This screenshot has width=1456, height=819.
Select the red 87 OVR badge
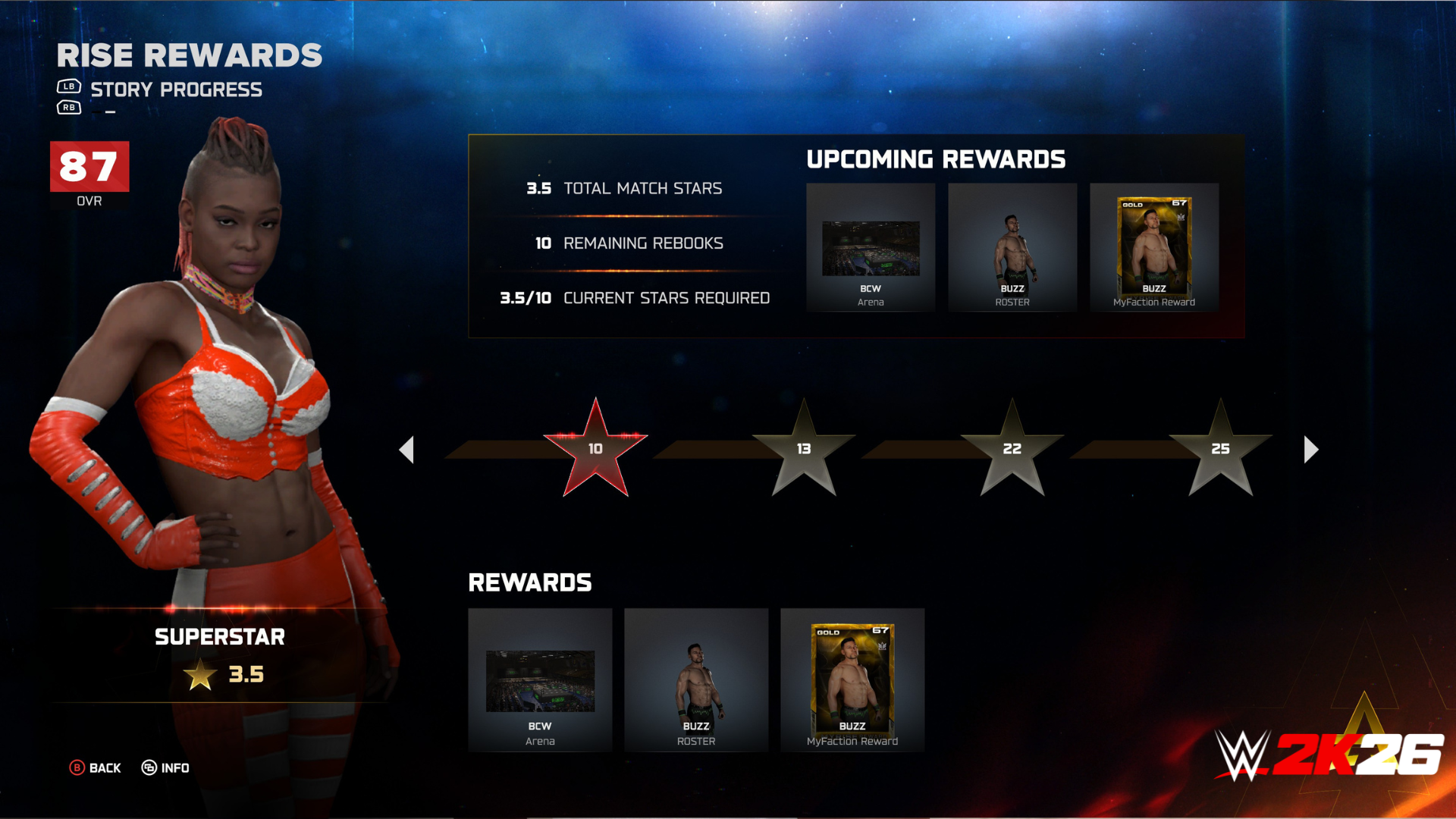coord(89,166)
